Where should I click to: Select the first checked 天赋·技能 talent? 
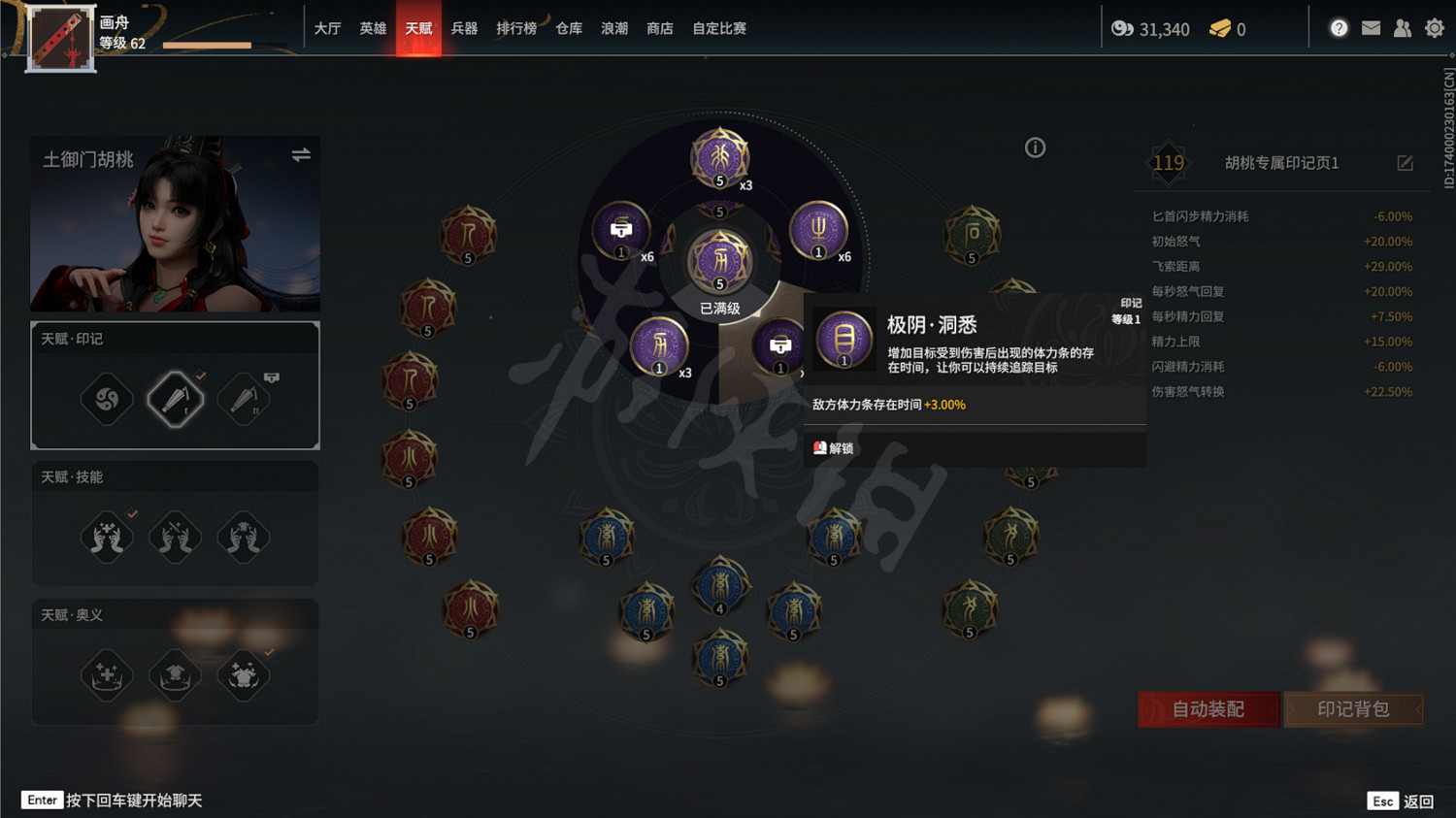[x=107, y=537]
